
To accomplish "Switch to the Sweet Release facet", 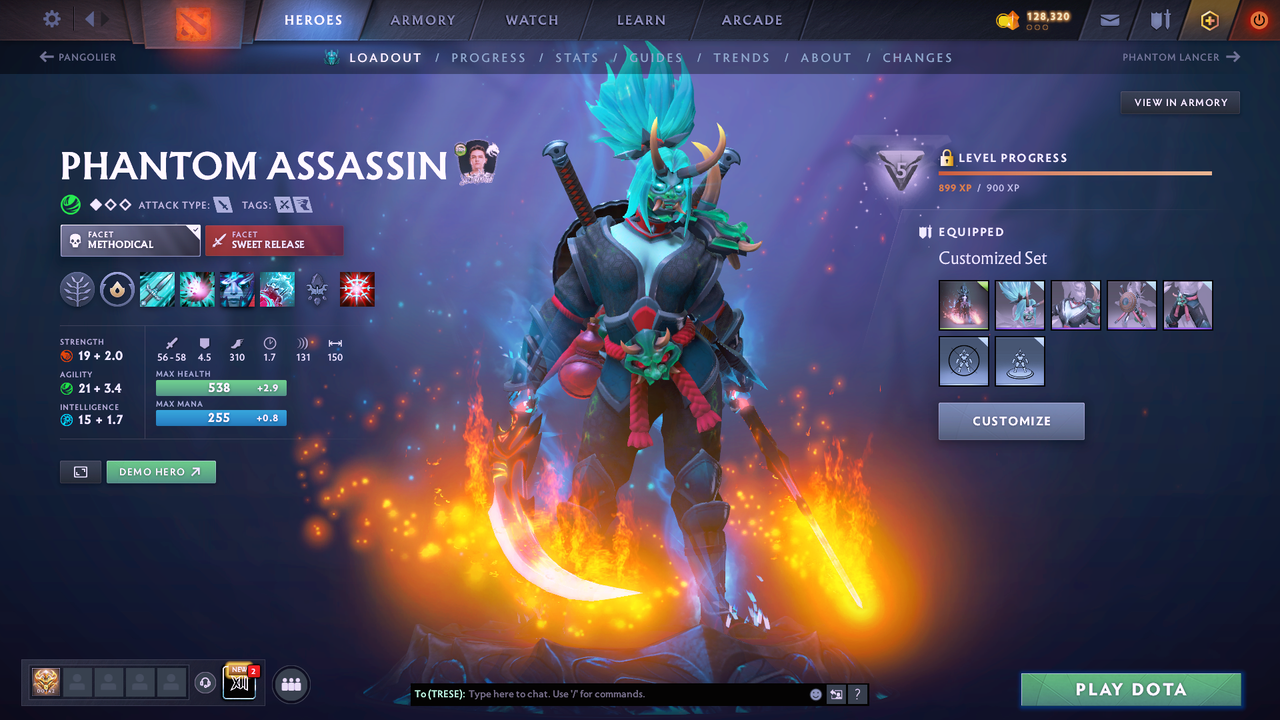I will pyautogui.click(x=274, y=240).
